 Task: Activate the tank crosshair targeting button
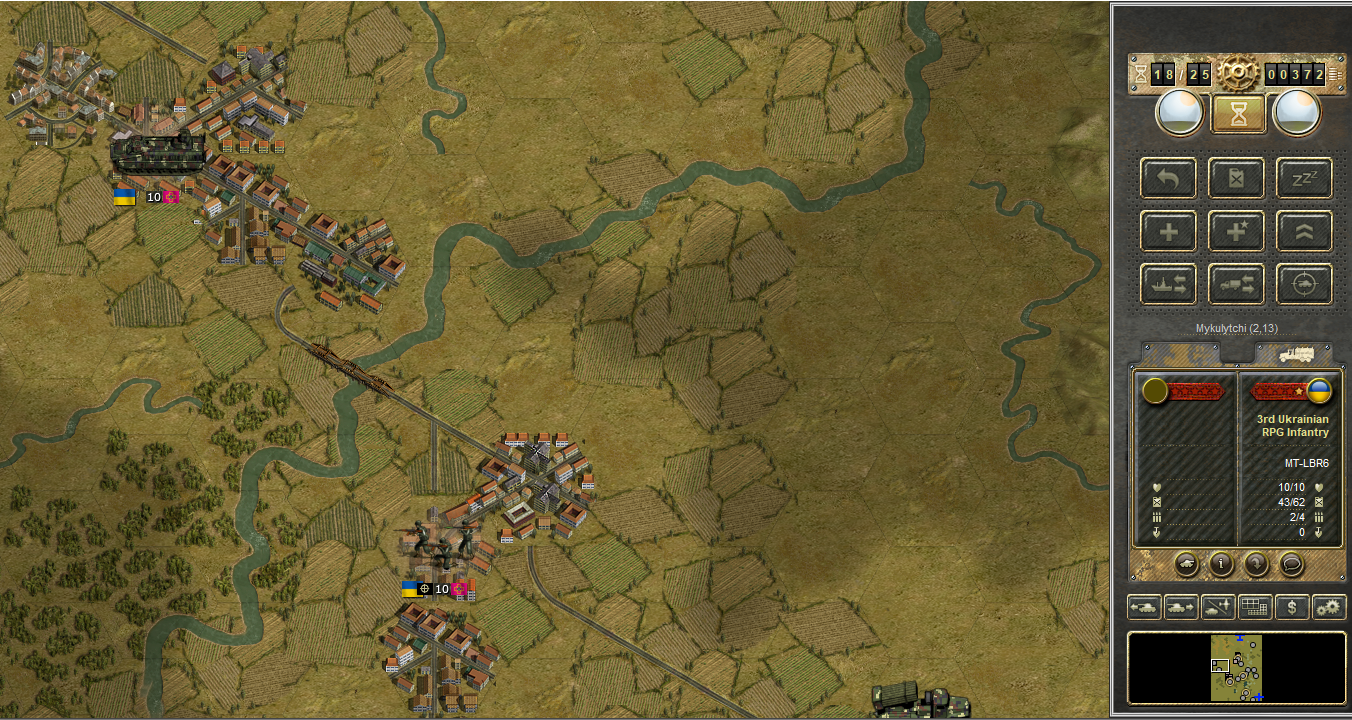point(1304,285)
